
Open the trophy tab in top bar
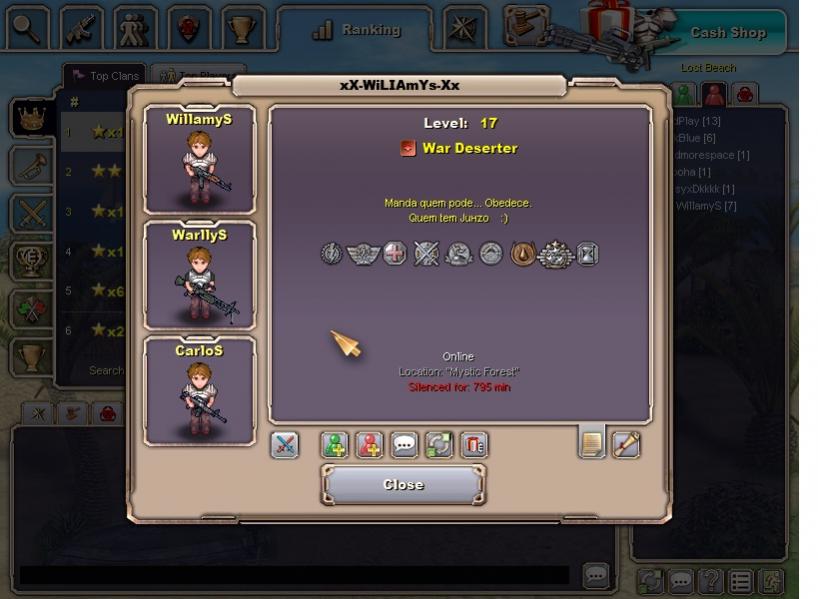pos(241,29)
